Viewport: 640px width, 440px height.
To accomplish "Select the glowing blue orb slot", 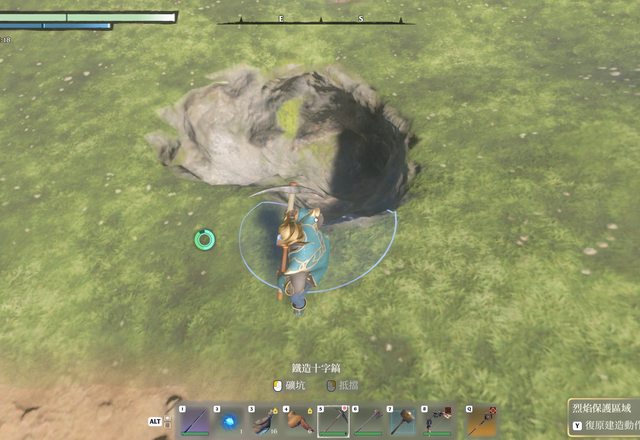I will click(229, 421).
